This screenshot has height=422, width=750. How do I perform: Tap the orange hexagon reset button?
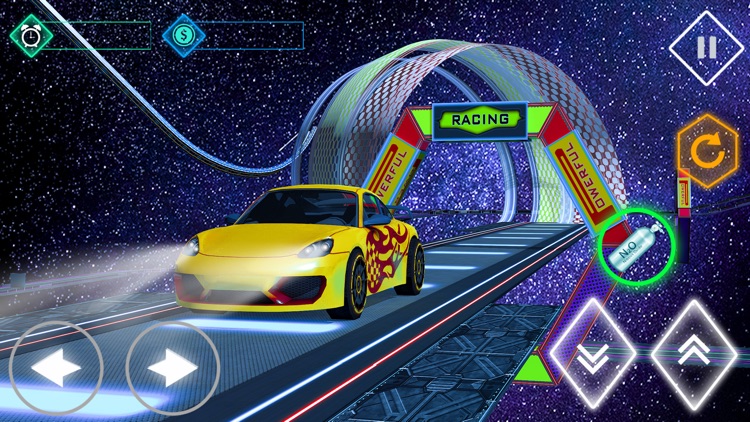coord(707,152)
